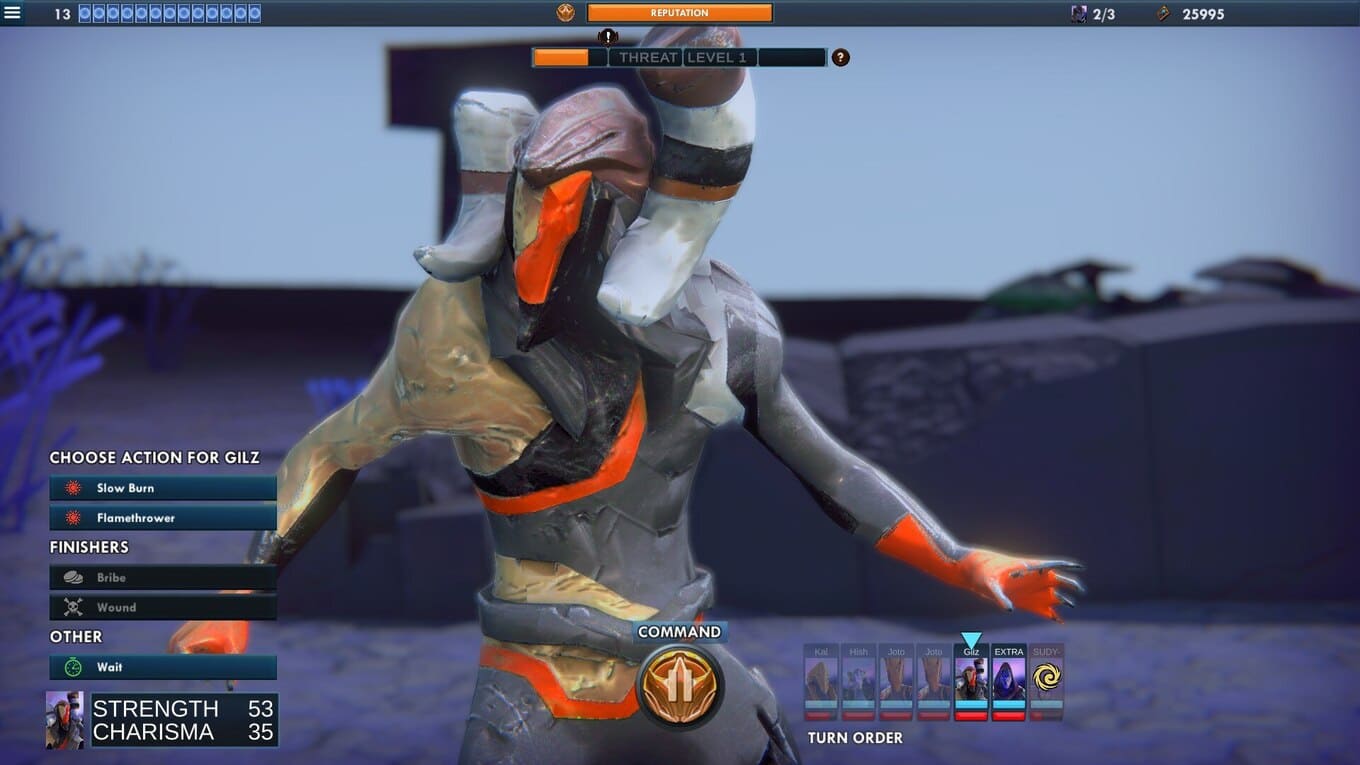Choose the Slow Burn action

(x=163, y=488)
